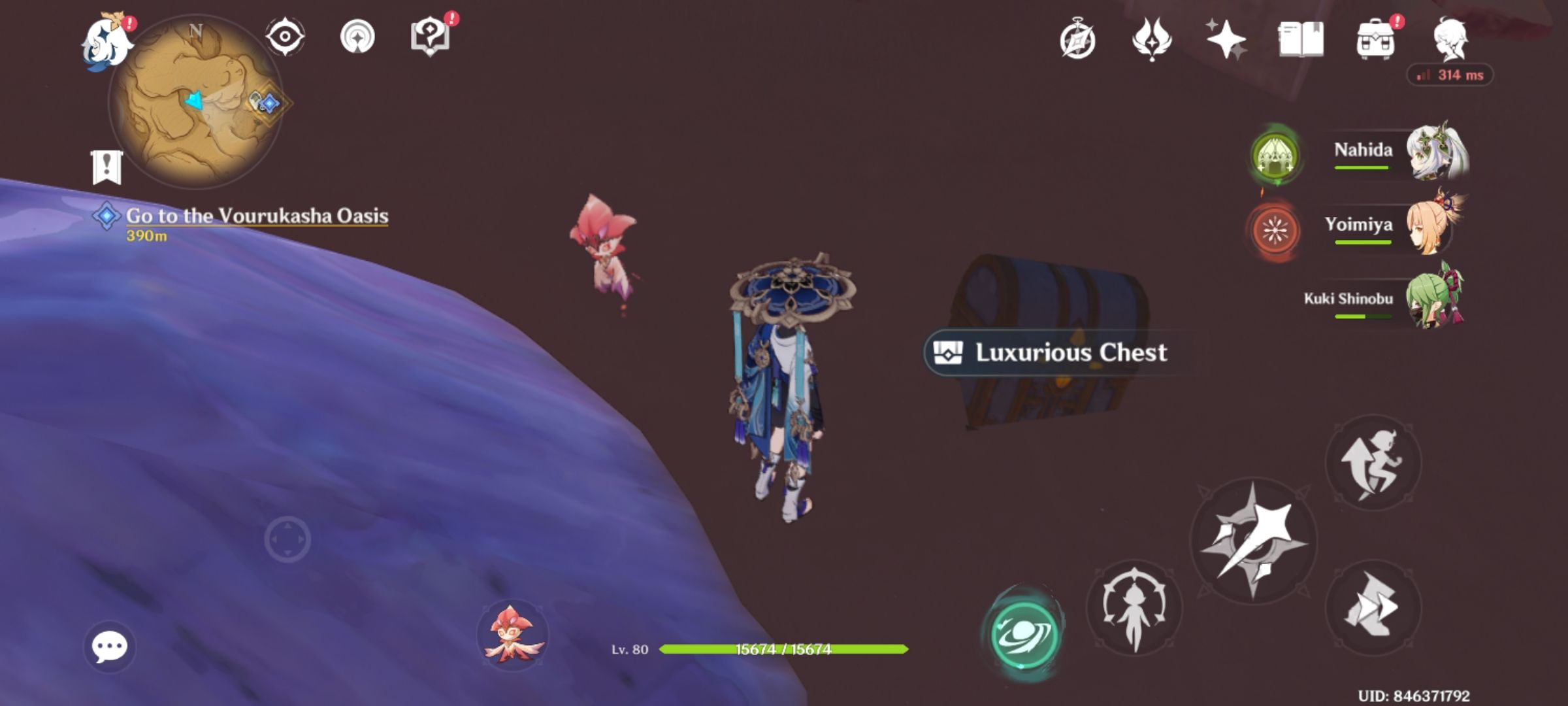Viewport: 1568px width, 706px height.
Task: Open the inventory backpack
Action: (x=1377, y=39)
